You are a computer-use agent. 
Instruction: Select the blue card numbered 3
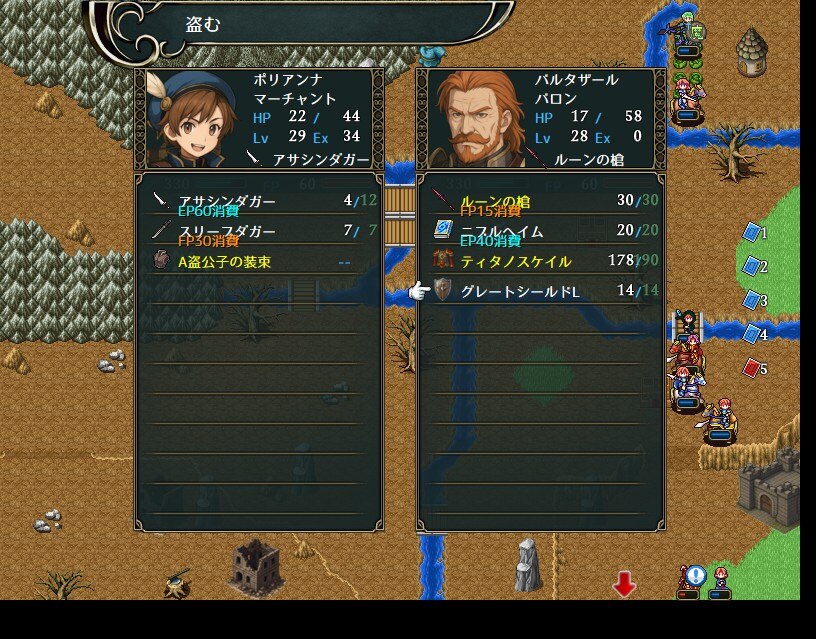click(x=752, y=300)
